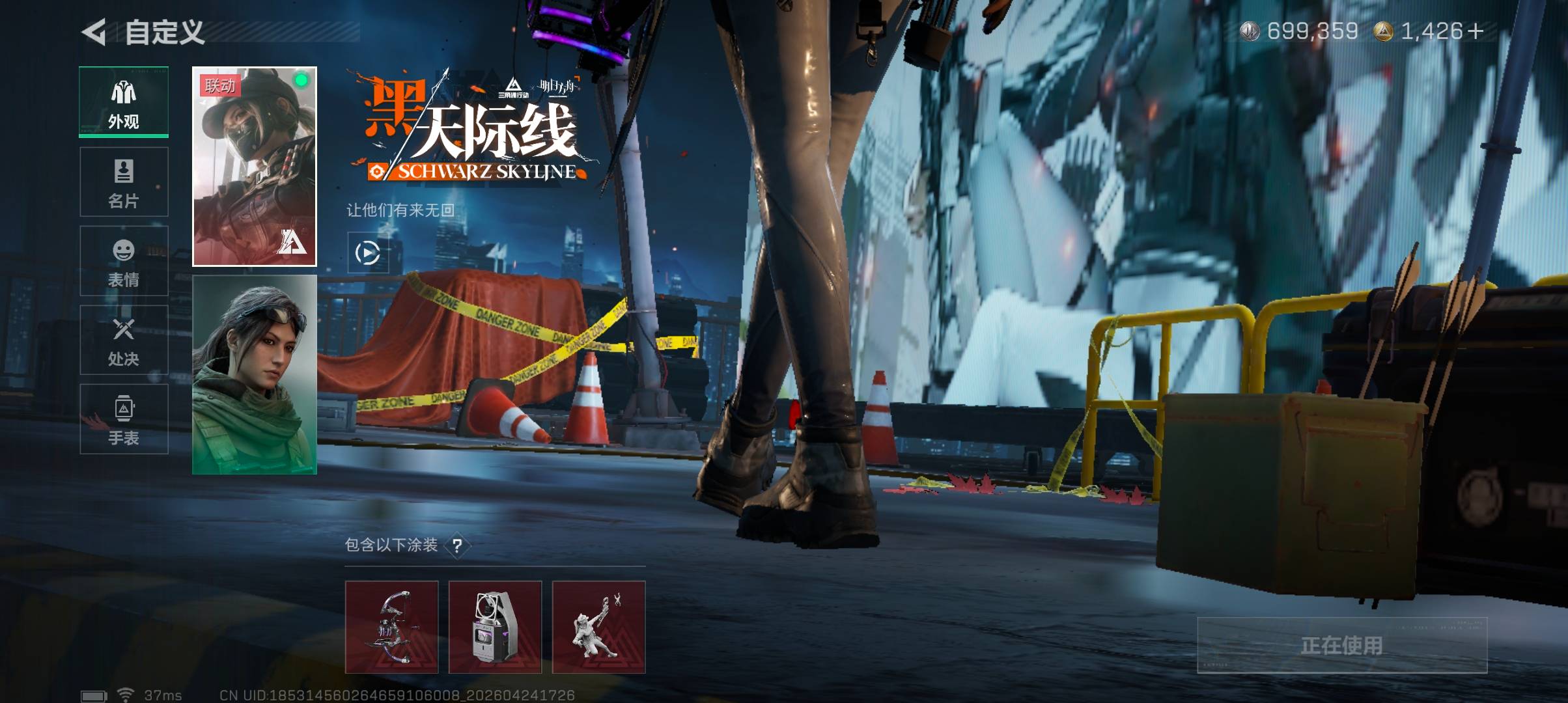Play the skin preview video
The image size is (1568, 703).
coord(368,253)
